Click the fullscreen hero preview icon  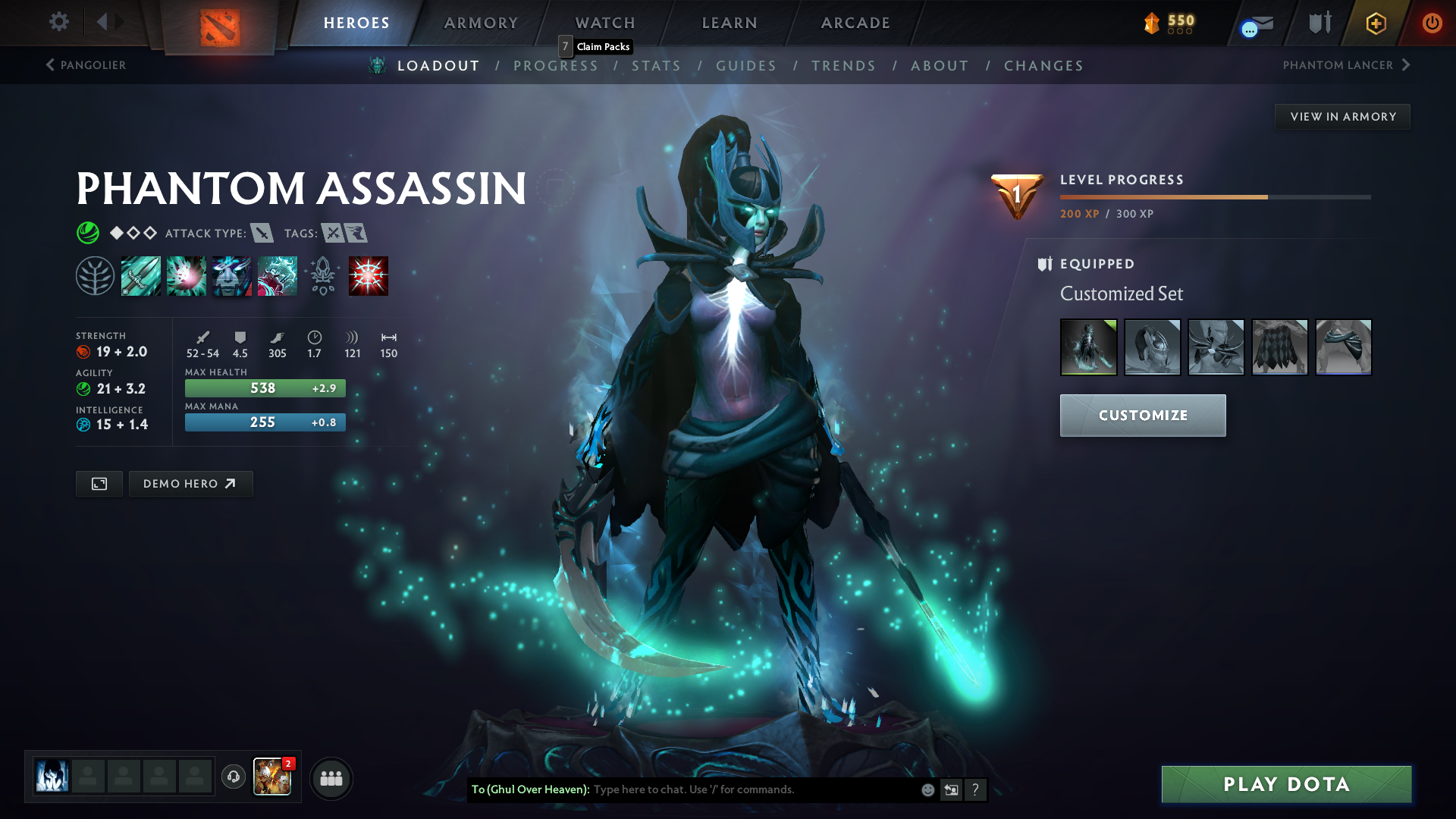[x=99, y=483]
